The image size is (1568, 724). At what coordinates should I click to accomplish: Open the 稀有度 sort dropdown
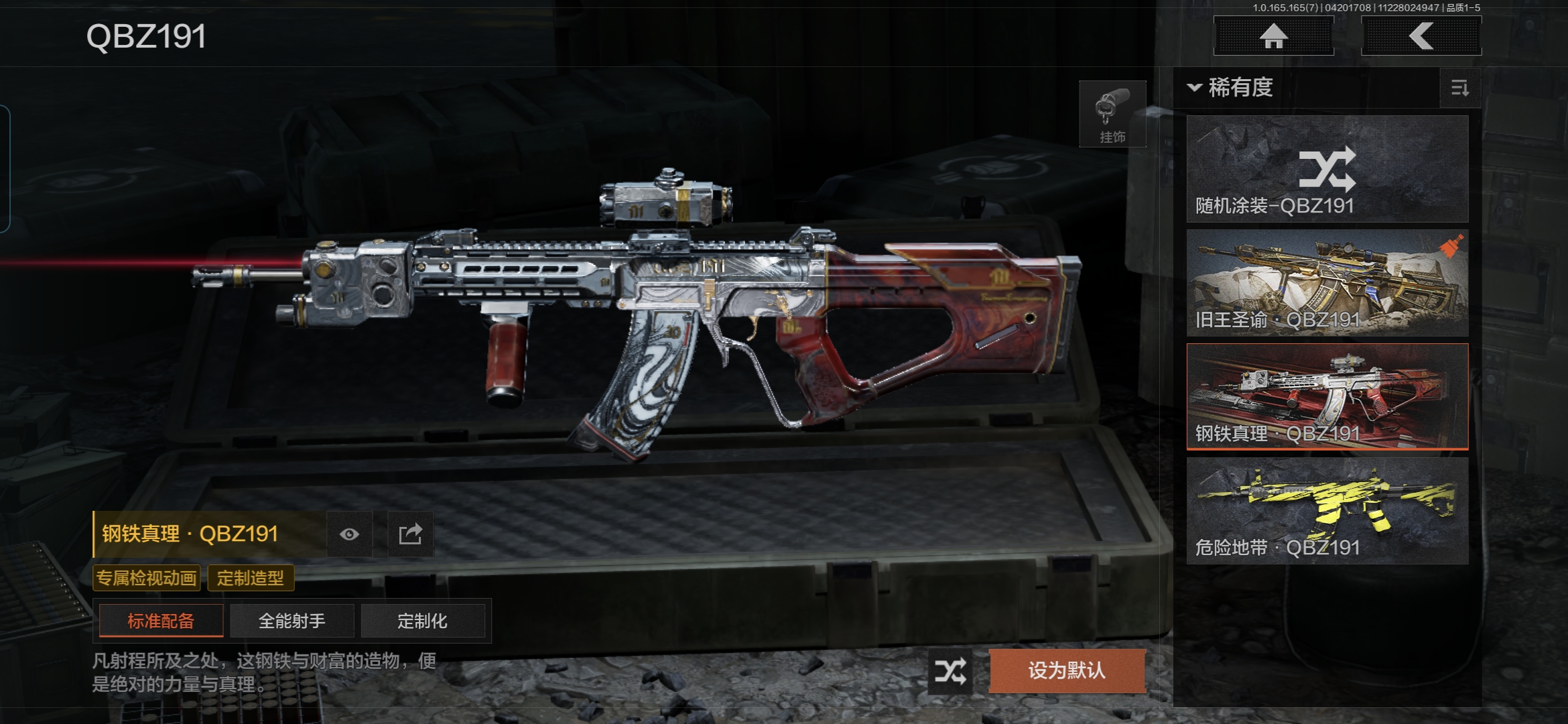coord(1231,88)
